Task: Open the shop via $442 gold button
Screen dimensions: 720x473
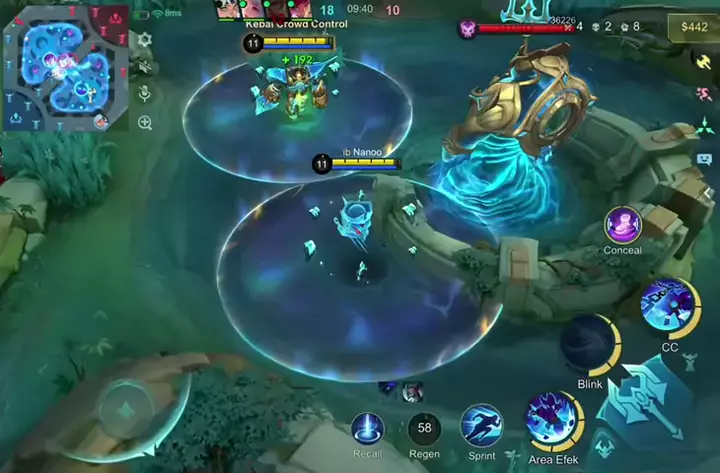Action: coord(693,27)
